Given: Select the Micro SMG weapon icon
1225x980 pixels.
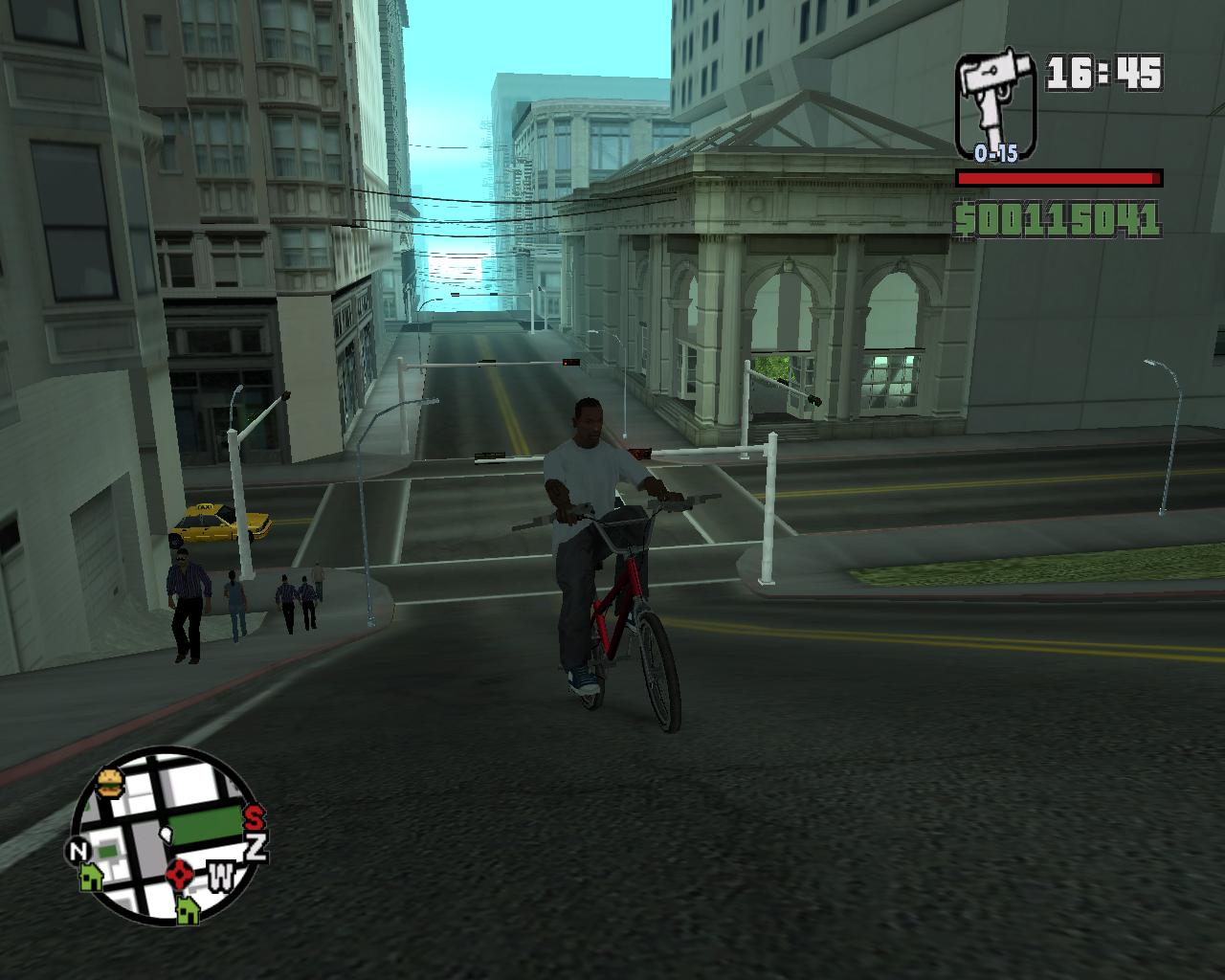Looking at the screenshot, I should point(995,102).
